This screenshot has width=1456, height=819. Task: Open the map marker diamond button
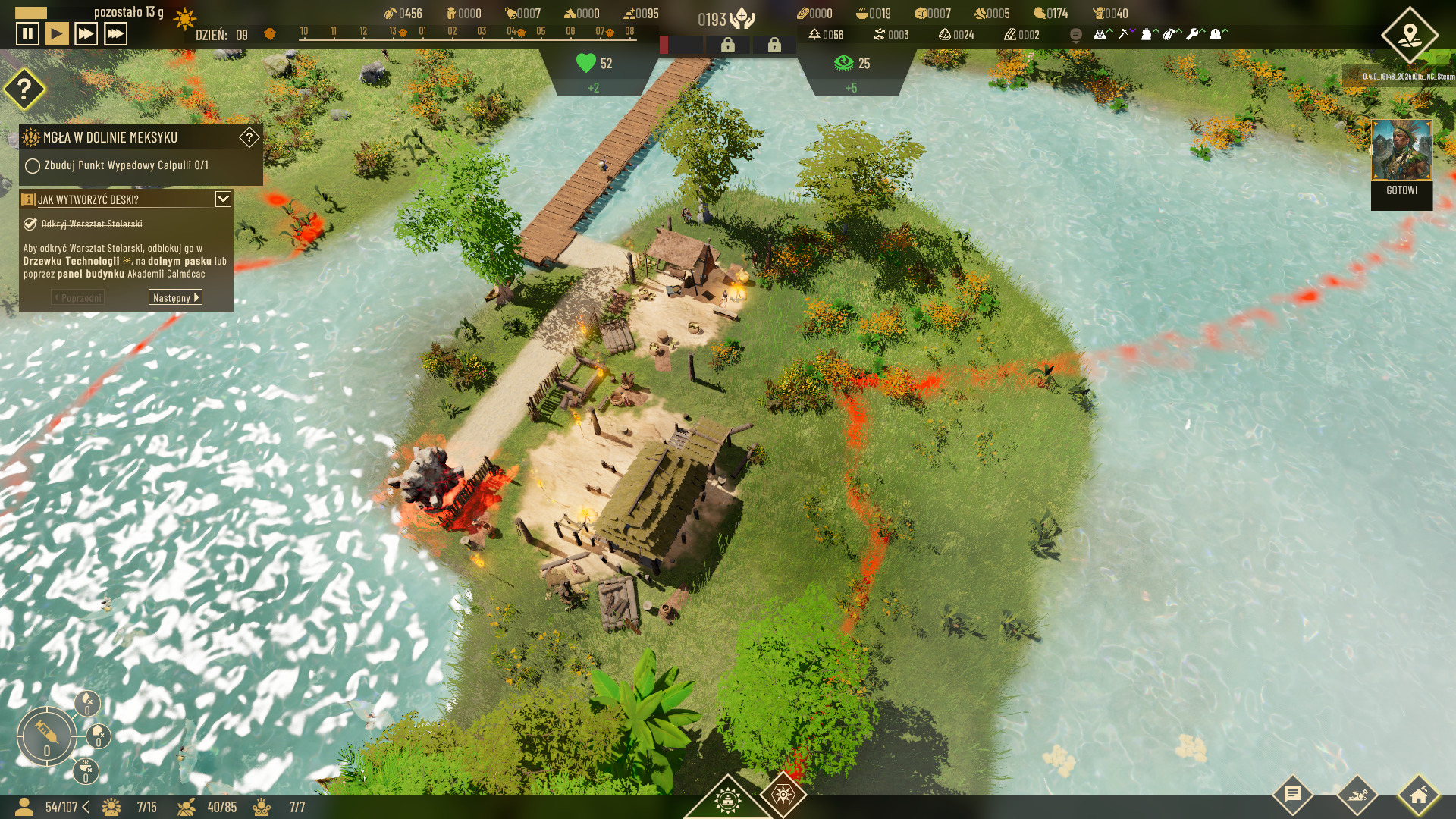[1409, 35]
